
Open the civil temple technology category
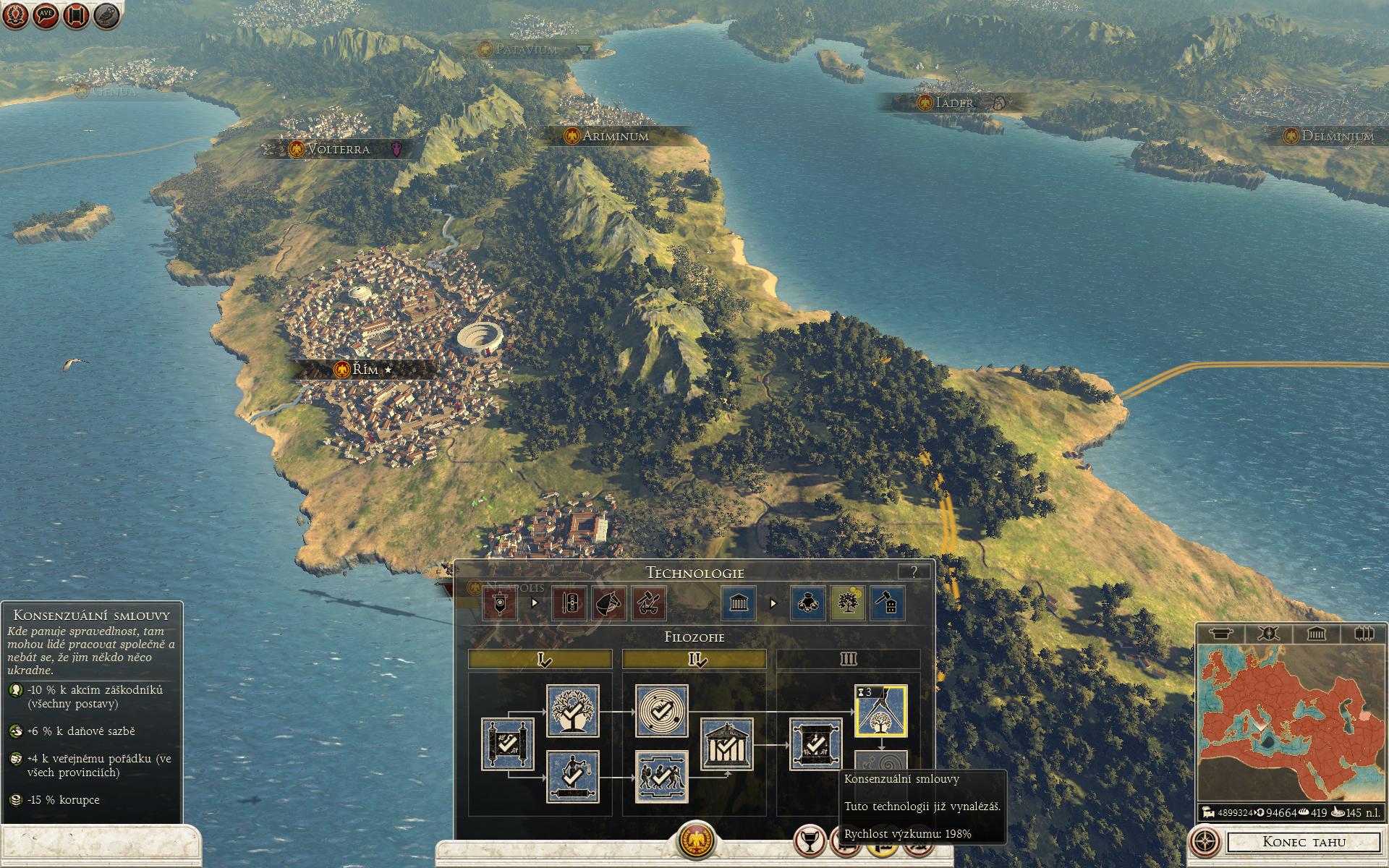tap(739, 603)
